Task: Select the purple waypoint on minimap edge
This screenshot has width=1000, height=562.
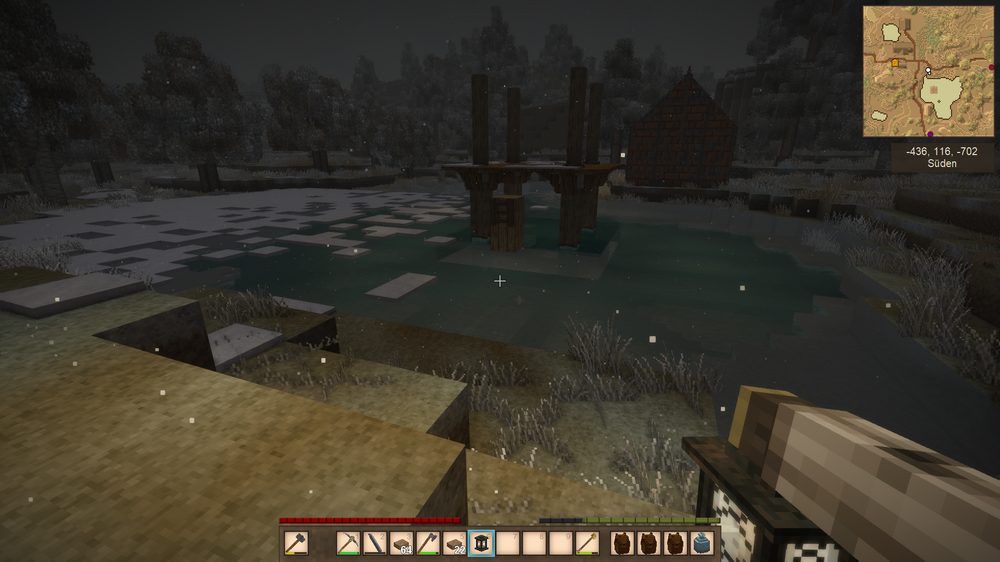Action: tap(931, 135)
